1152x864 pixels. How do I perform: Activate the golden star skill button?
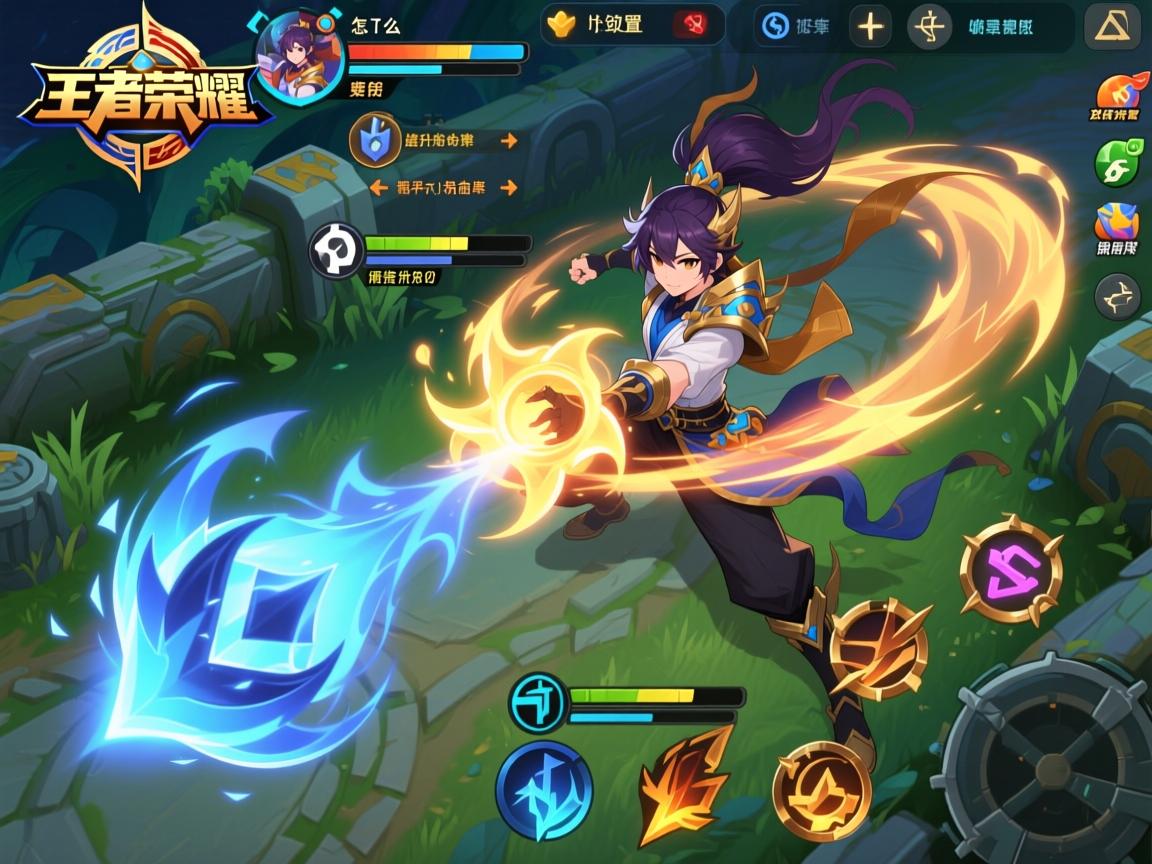click(x=823, y=790)
